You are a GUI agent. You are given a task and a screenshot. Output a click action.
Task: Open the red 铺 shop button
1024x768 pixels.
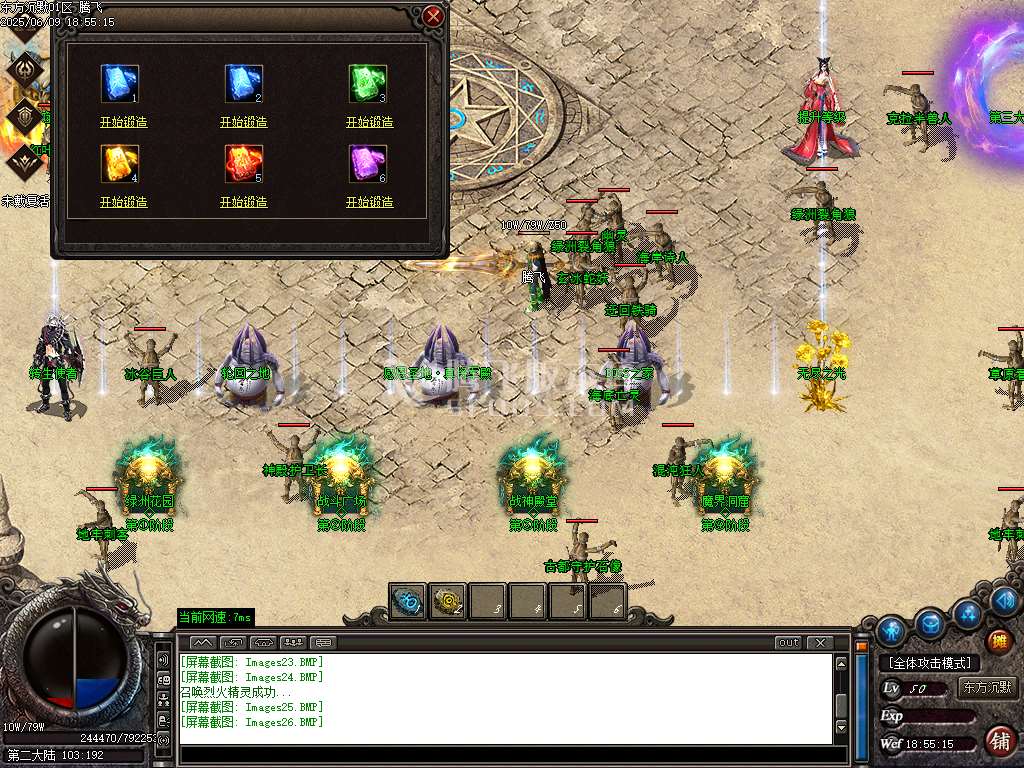tap(998, 741)
